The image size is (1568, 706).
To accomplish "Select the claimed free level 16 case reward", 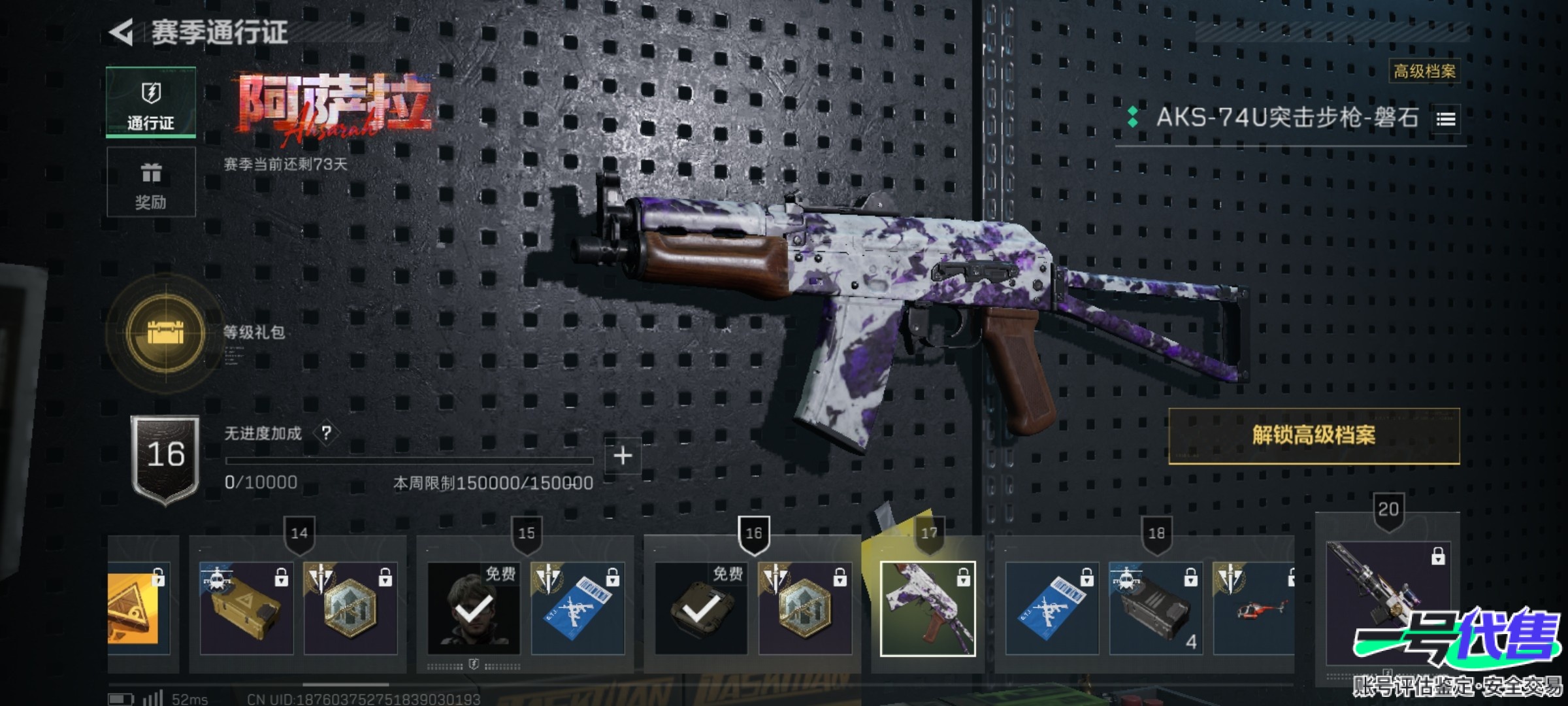I will pyautogui.click(x=701, y=608).
